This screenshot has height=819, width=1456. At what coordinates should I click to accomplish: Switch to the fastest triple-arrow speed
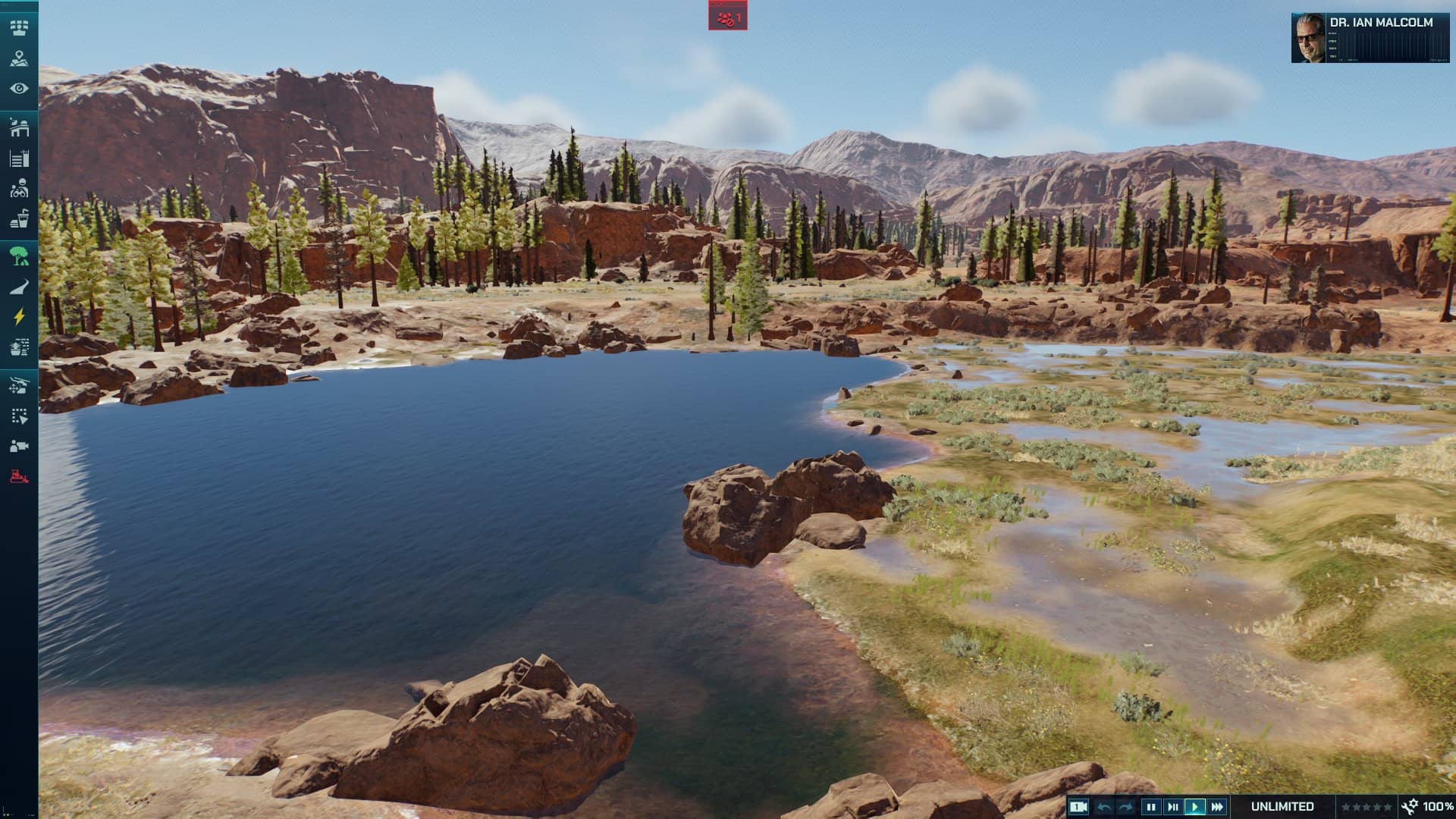coord(1217,807)
